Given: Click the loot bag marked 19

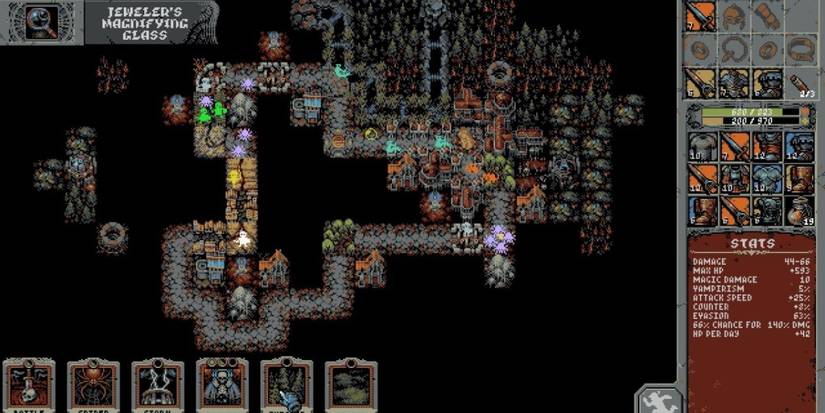Looking at the screenshot, I should (x=799, y=211).
